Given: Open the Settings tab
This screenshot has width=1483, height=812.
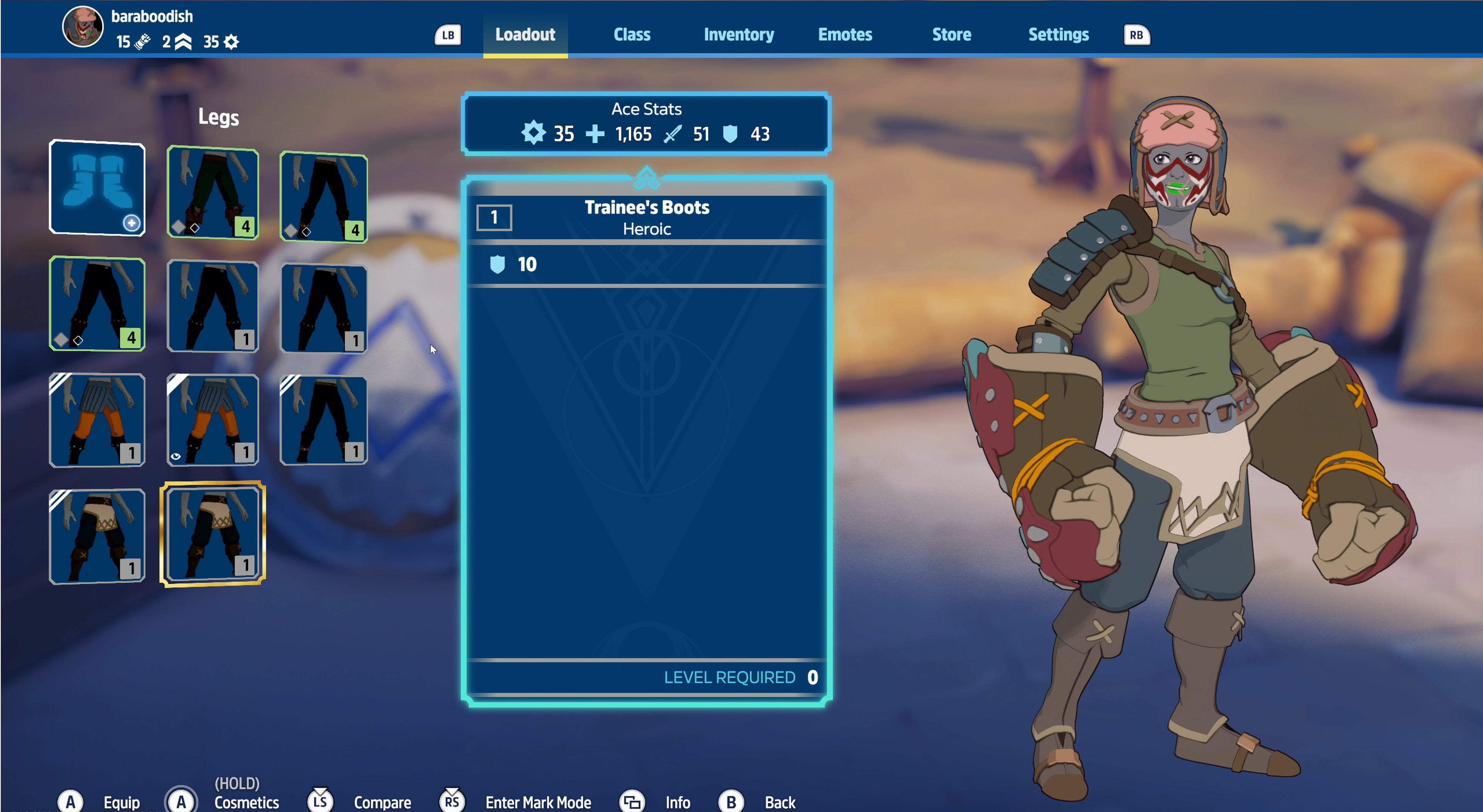Looking at the screenshot, I should point(1058,34).
